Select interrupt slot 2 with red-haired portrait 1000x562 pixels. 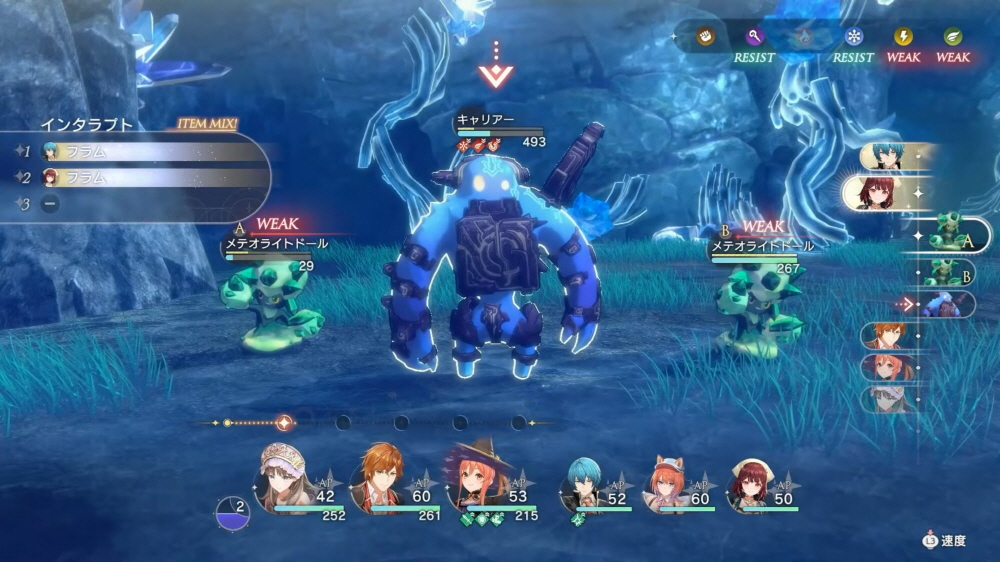pos(150,178)
